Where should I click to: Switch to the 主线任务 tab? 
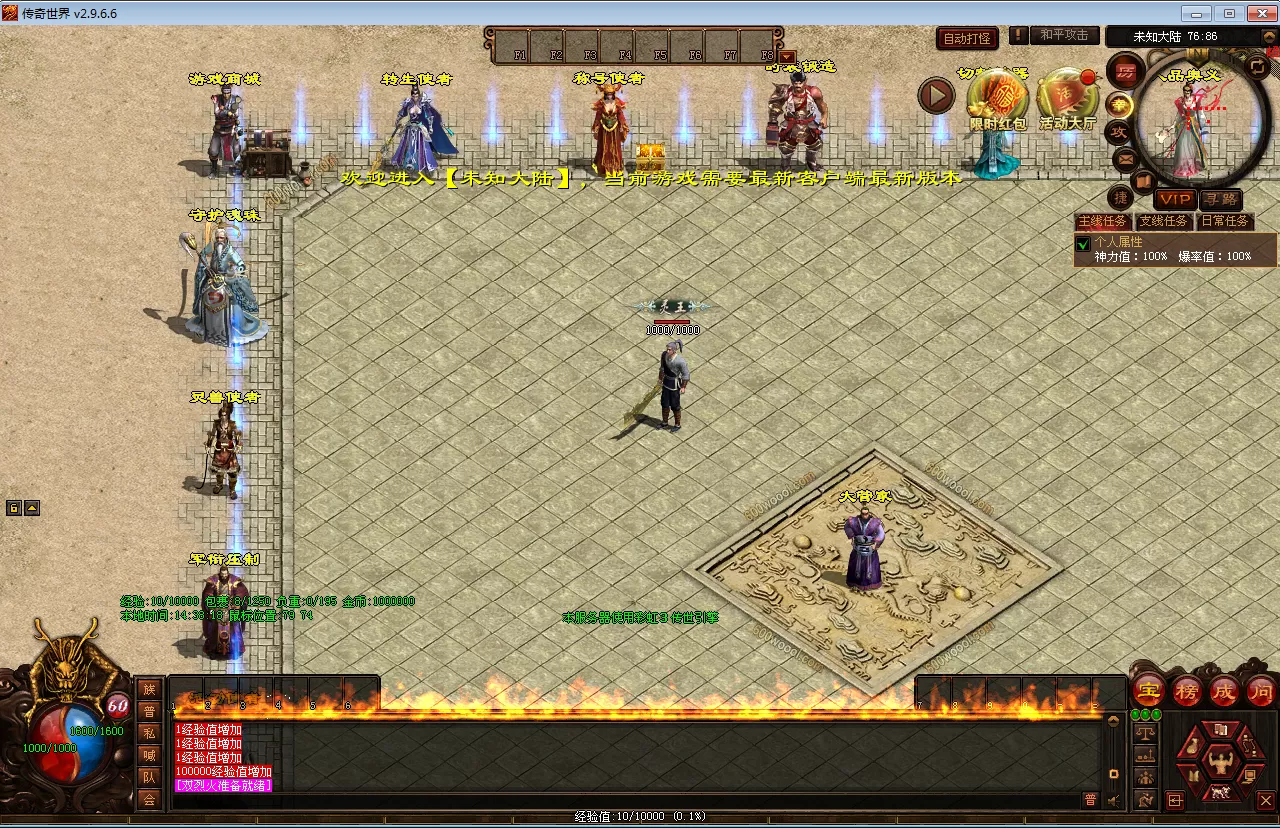tap(1102, 221)
